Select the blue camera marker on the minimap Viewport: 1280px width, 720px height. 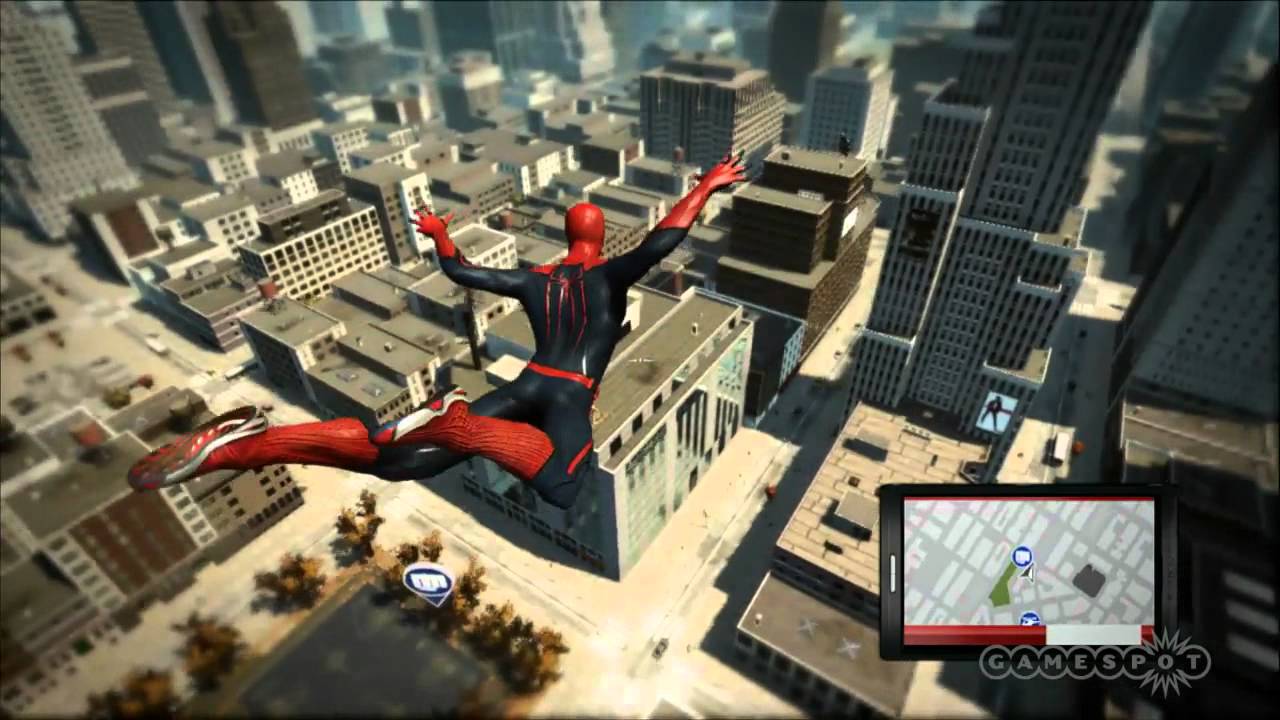[1021, 556]
